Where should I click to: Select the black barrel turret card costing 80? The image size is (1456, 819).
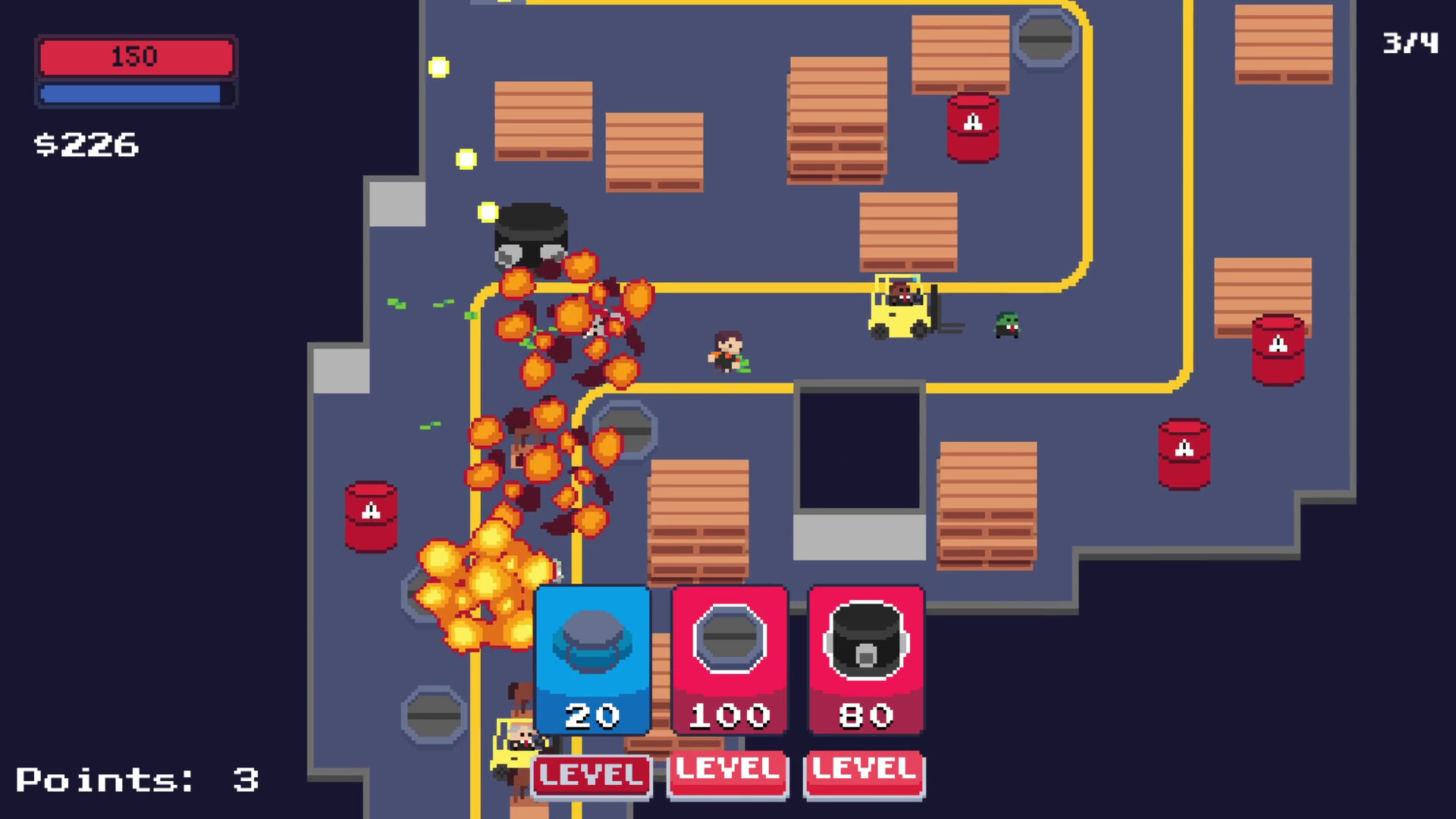click(x=864, y=660)
